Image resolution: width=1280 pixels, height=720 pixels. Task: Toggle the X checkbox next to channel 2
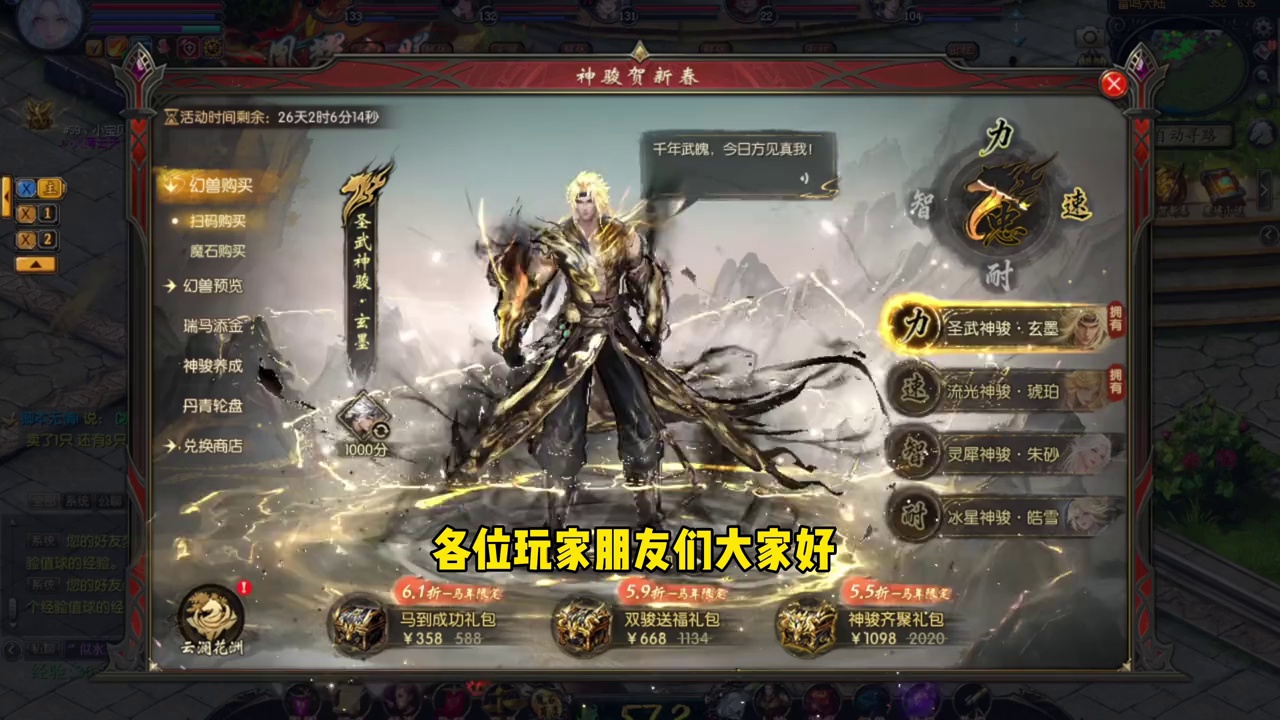coord(26,240)
